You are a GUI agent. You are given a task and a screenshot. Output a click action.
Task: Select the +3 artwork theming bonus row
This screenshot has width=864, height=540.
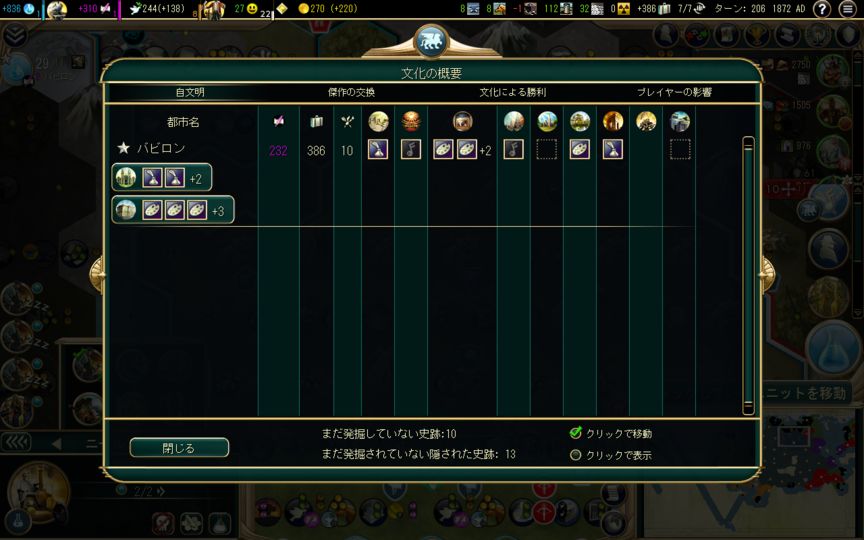pos(173,210)
